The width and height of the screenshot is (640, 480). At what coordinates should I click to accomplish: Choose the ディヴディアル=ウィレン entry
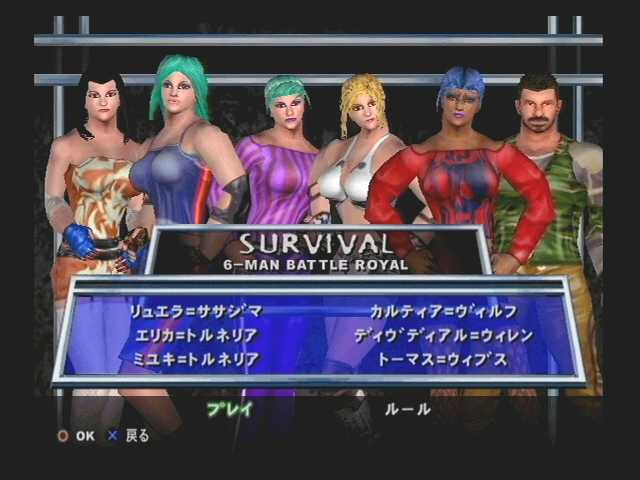click(x=443, y=334)
